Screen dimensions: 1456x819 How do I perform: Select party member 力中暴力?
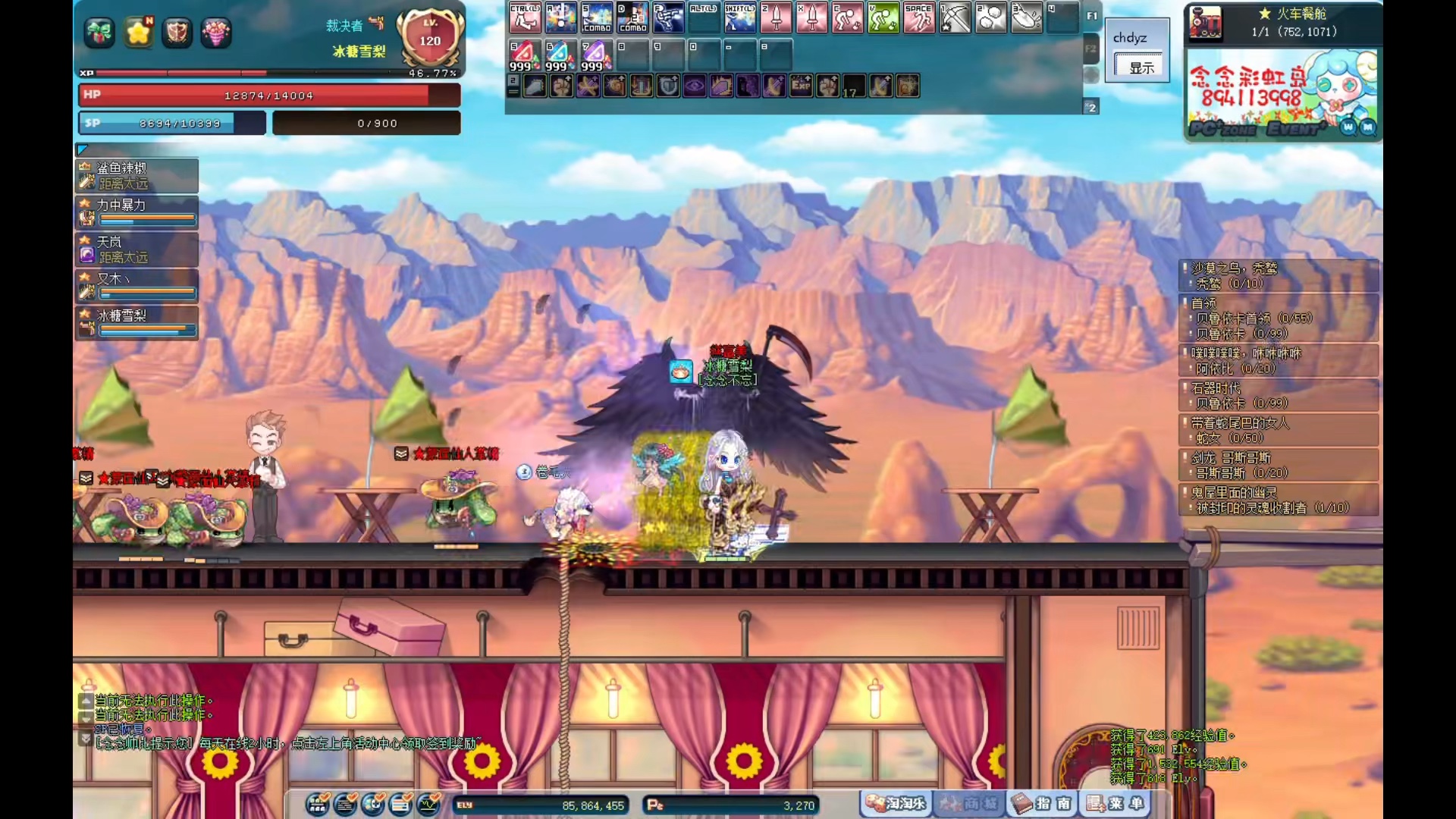coord(137,212)
